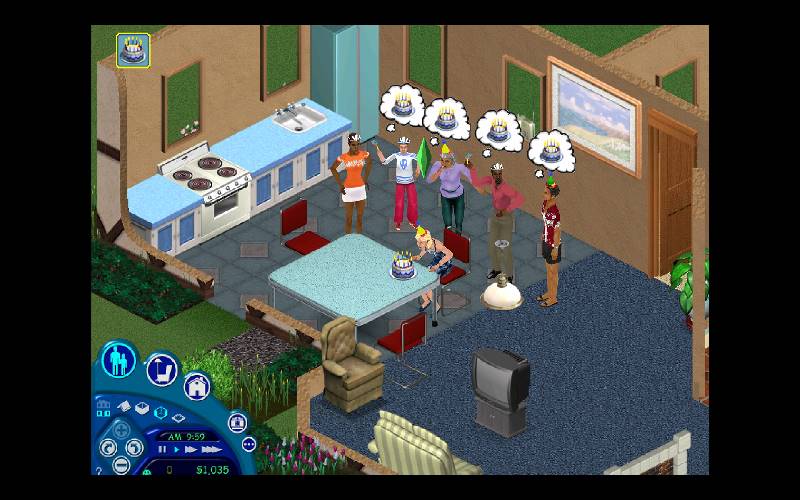This screenshot has width=800, height=500.
Task: Rotate the camera view counter-clockwise
Action: pyautogui.click(x=135, y=447)
